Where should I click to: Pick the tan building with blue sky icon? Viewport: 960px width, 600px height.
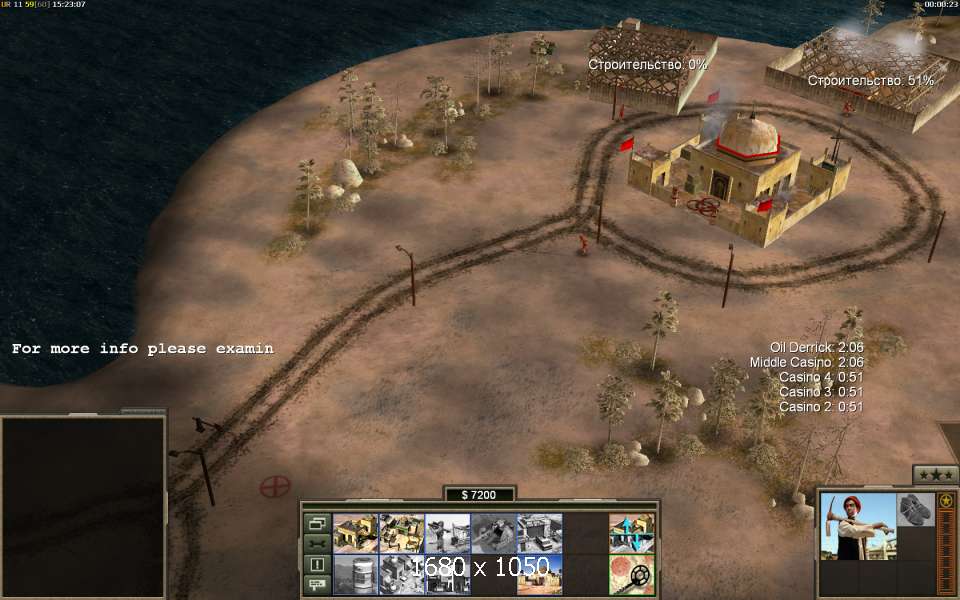coord(539,575)
